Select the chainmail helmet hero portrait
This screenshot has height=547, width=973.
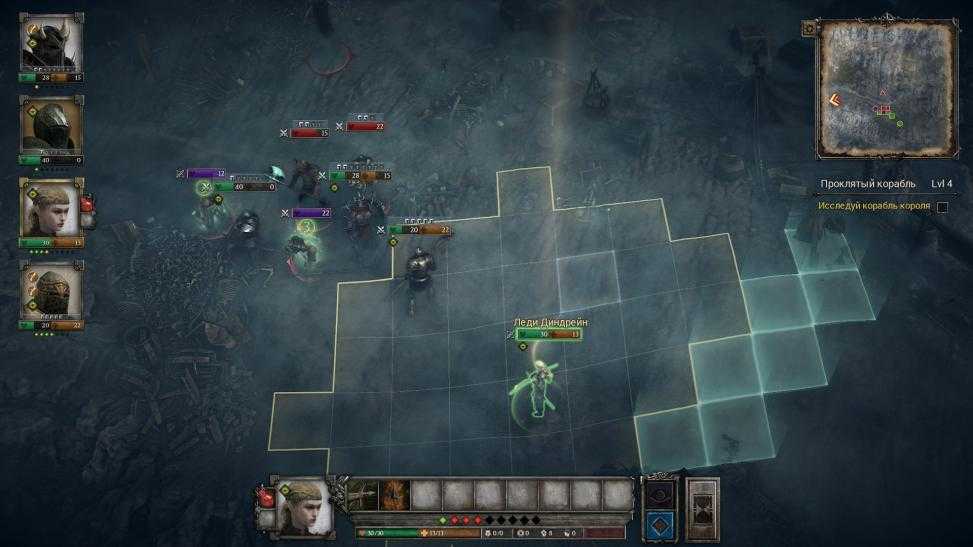[x=51, y=291]
